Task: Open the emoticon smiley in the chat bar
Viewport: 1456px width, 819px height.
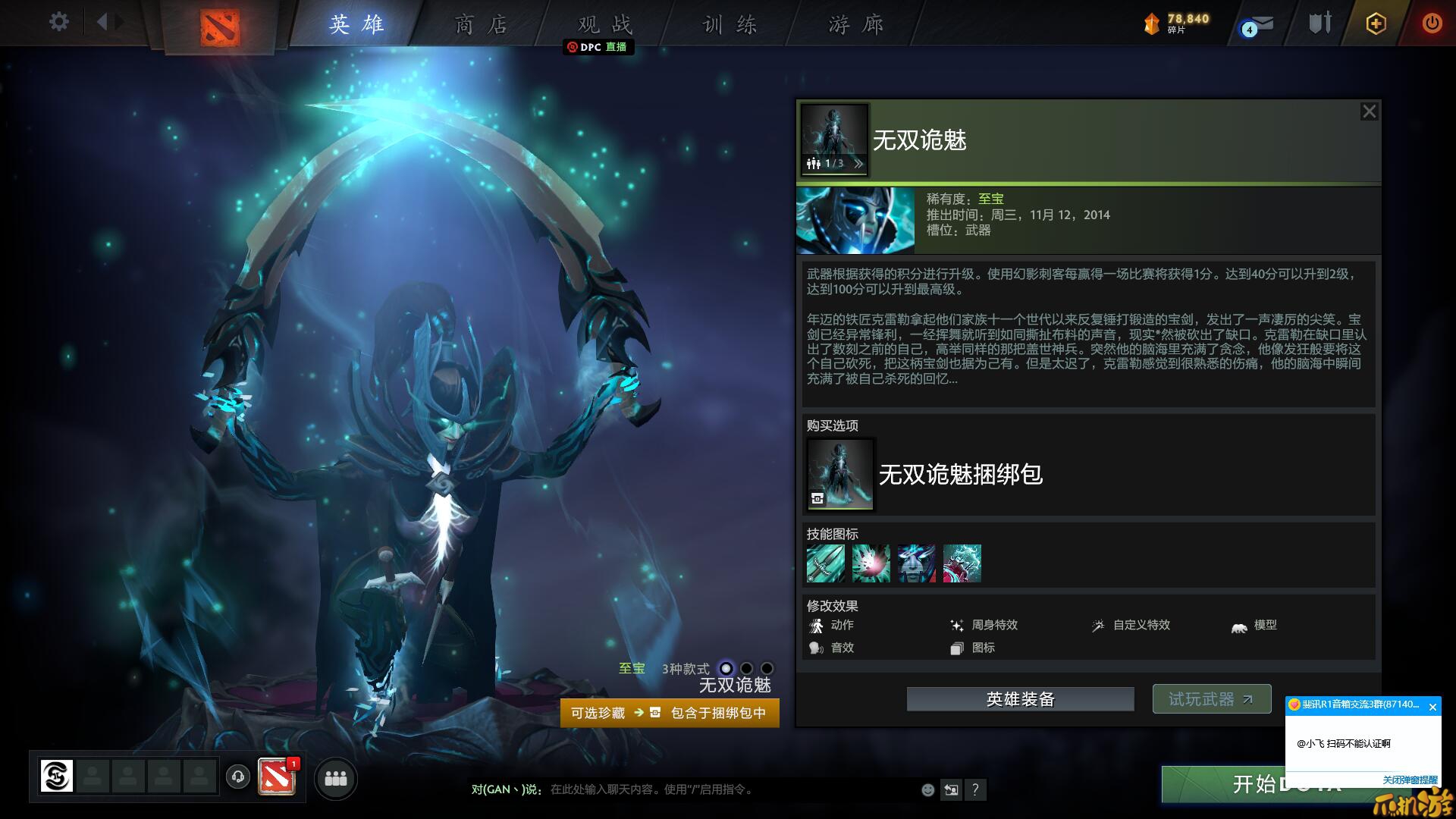Action: tap(927, 790)
